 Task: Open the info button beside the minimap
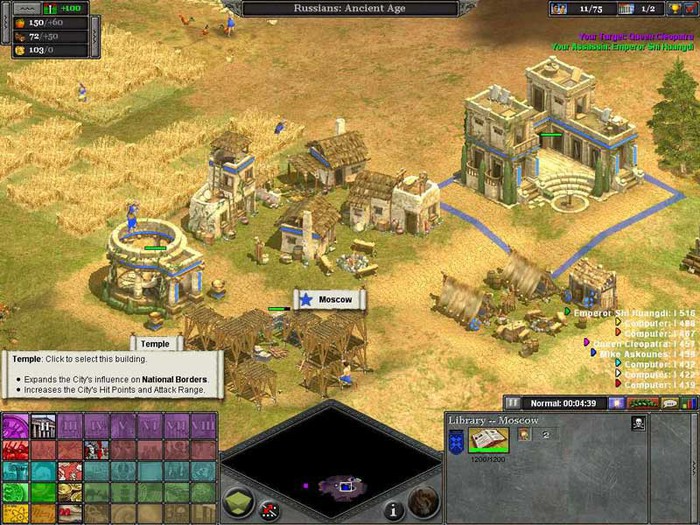tap(394, 509)
